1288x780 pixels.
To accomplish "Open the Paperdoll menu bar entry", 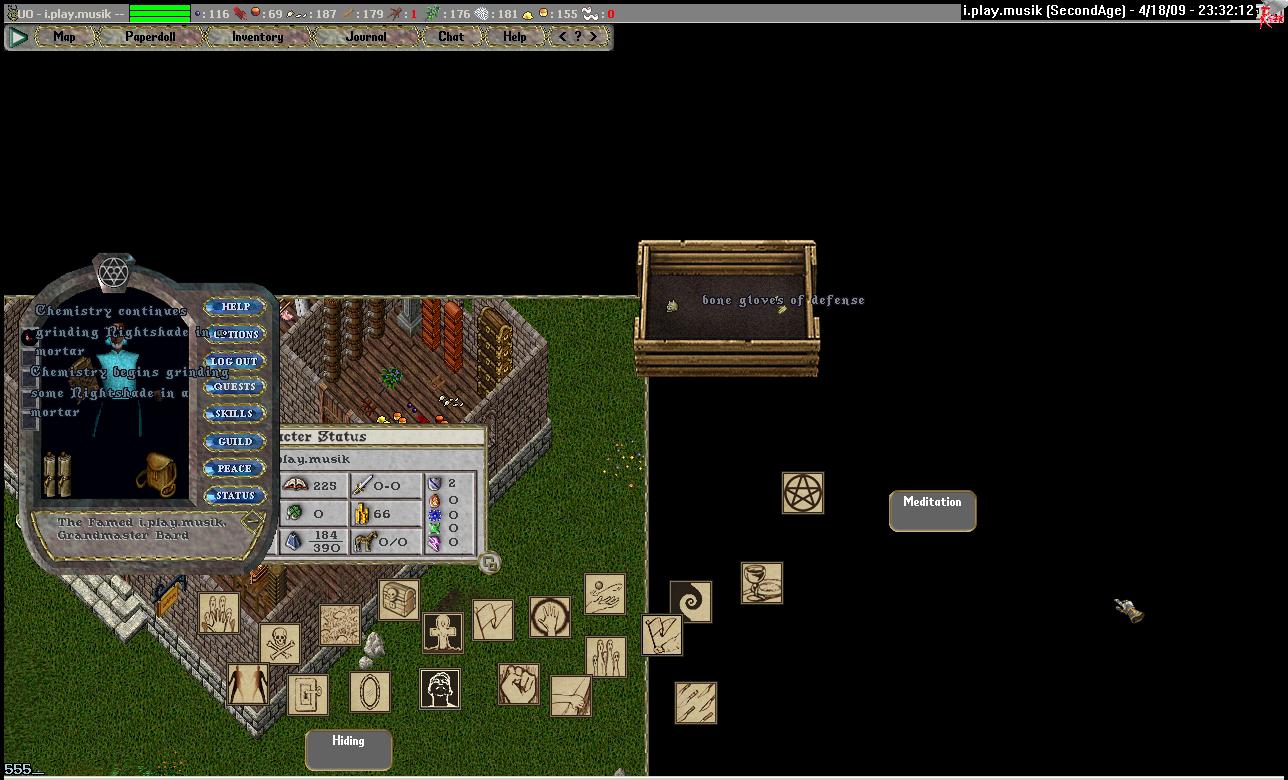I will point(150,37).
